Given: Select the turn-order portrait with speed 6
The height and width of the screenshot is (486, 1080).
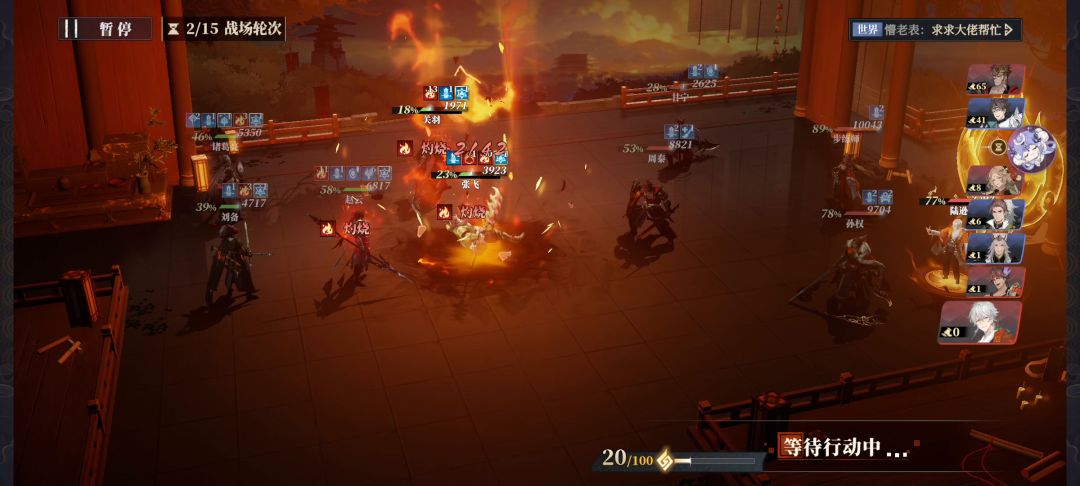Looking at the screenshot, I should [996, 215].
